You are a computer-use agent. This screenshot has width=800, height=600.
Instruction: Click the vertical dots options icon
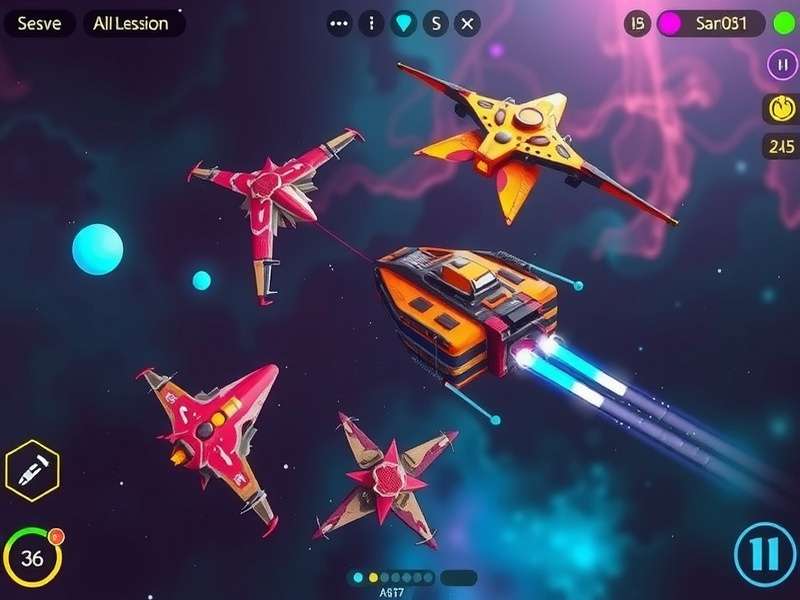(x=371, y=24)
